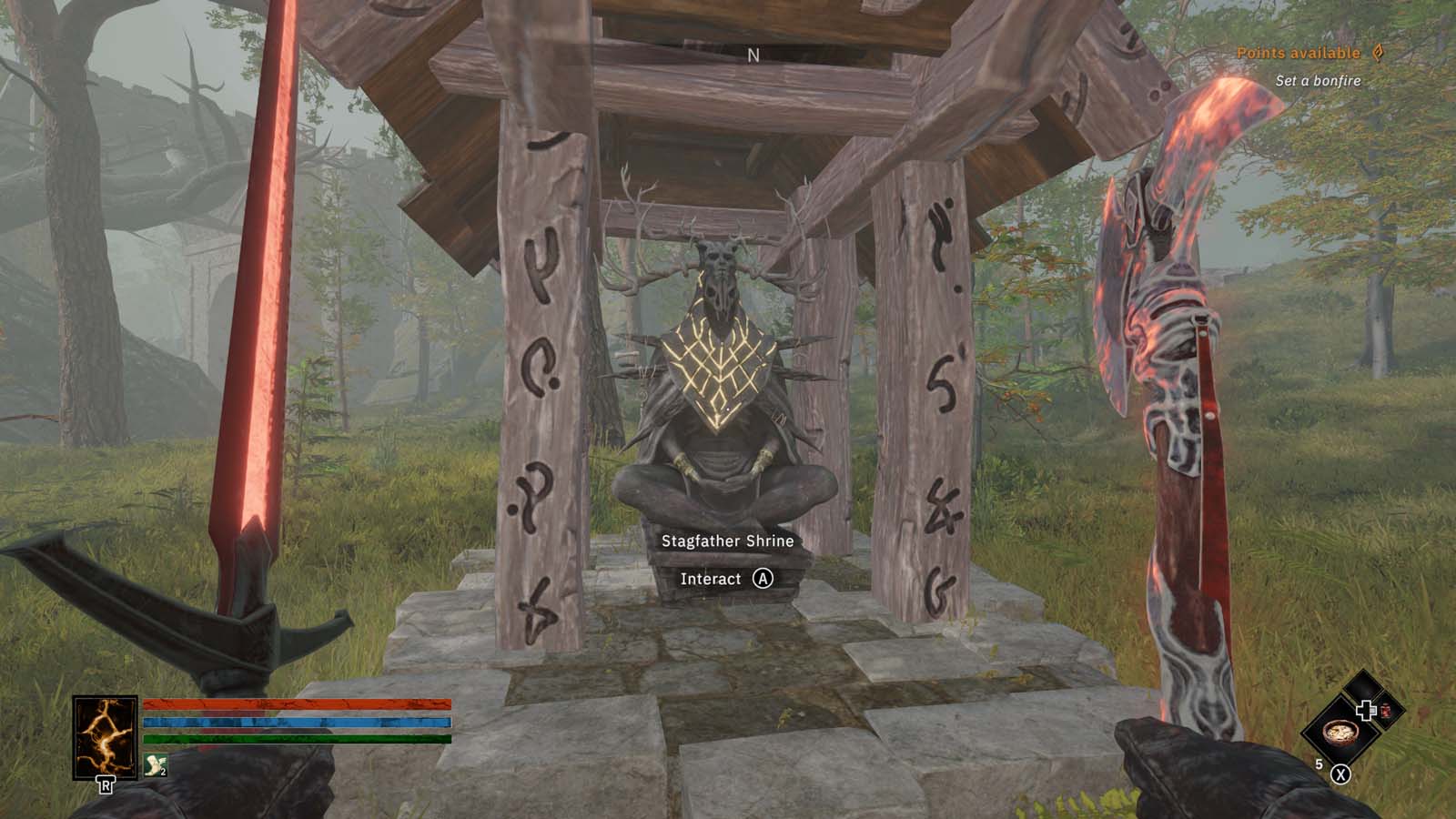Image resolution: width=1456 pixels, height=819 pixels.
Task: Click the Set a bonfire objective text
Action: 1316,80
